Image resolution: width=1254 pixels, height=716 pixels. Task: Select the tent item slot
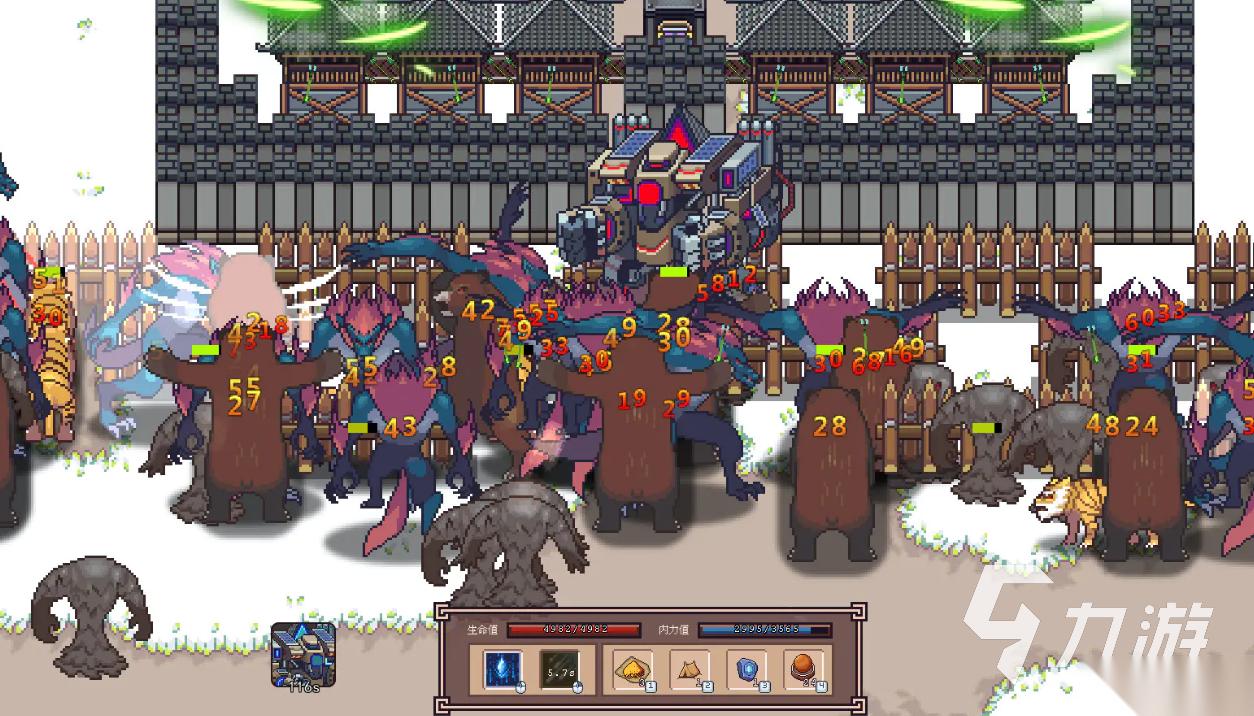tap(690, 669)
